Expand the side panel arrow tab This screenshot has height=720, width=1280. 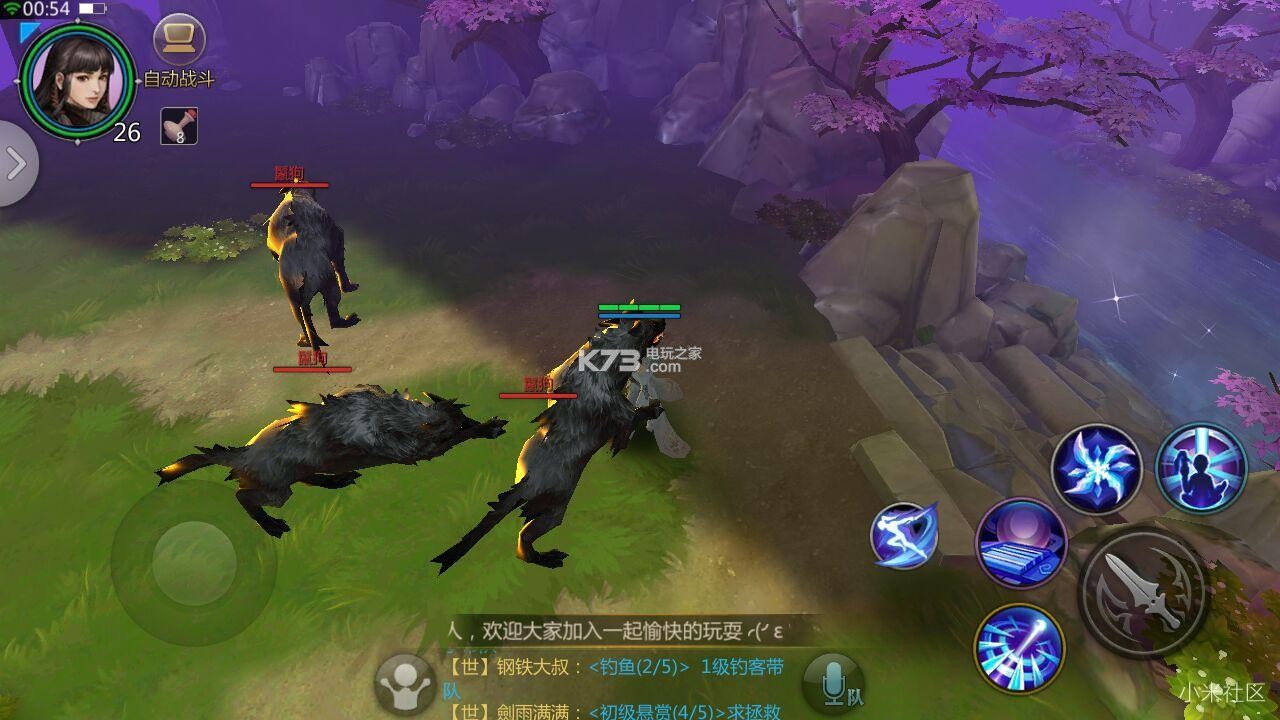pyautogui.click(x=16, y=164)
